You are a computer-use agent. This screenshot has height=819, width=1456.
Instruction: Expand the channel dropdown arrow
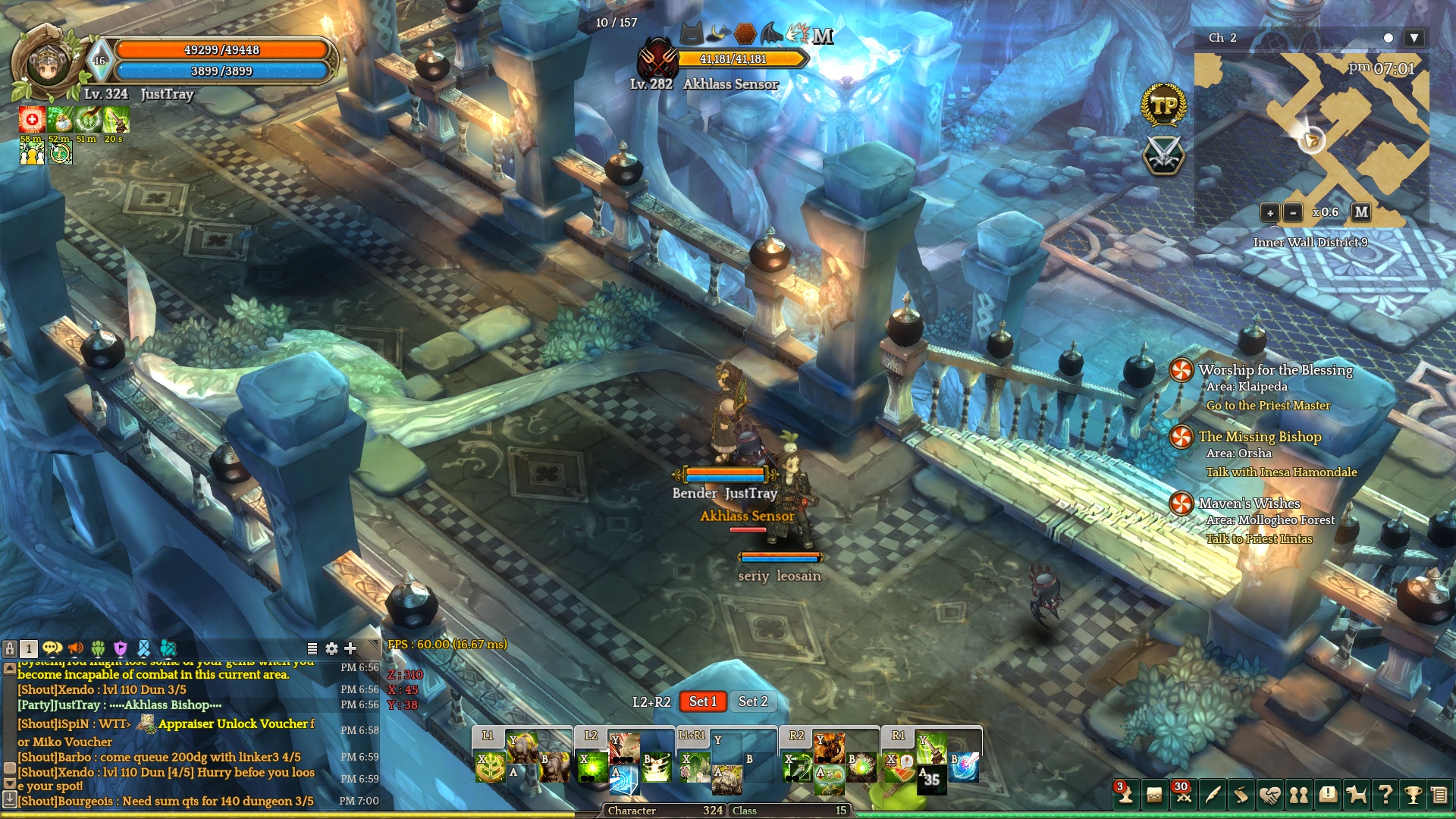[x=1414, y=38]
